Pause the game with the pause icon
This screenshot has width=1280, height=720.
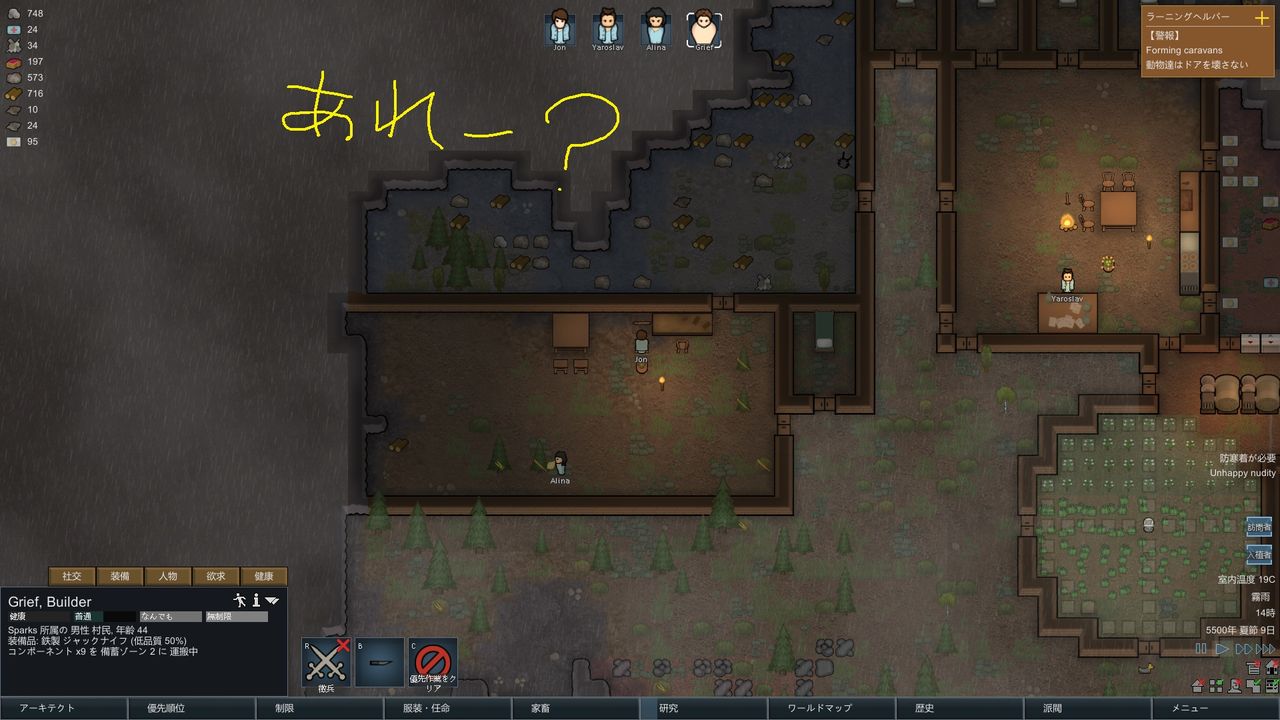pyautogui.click(x=1201, y=649)
